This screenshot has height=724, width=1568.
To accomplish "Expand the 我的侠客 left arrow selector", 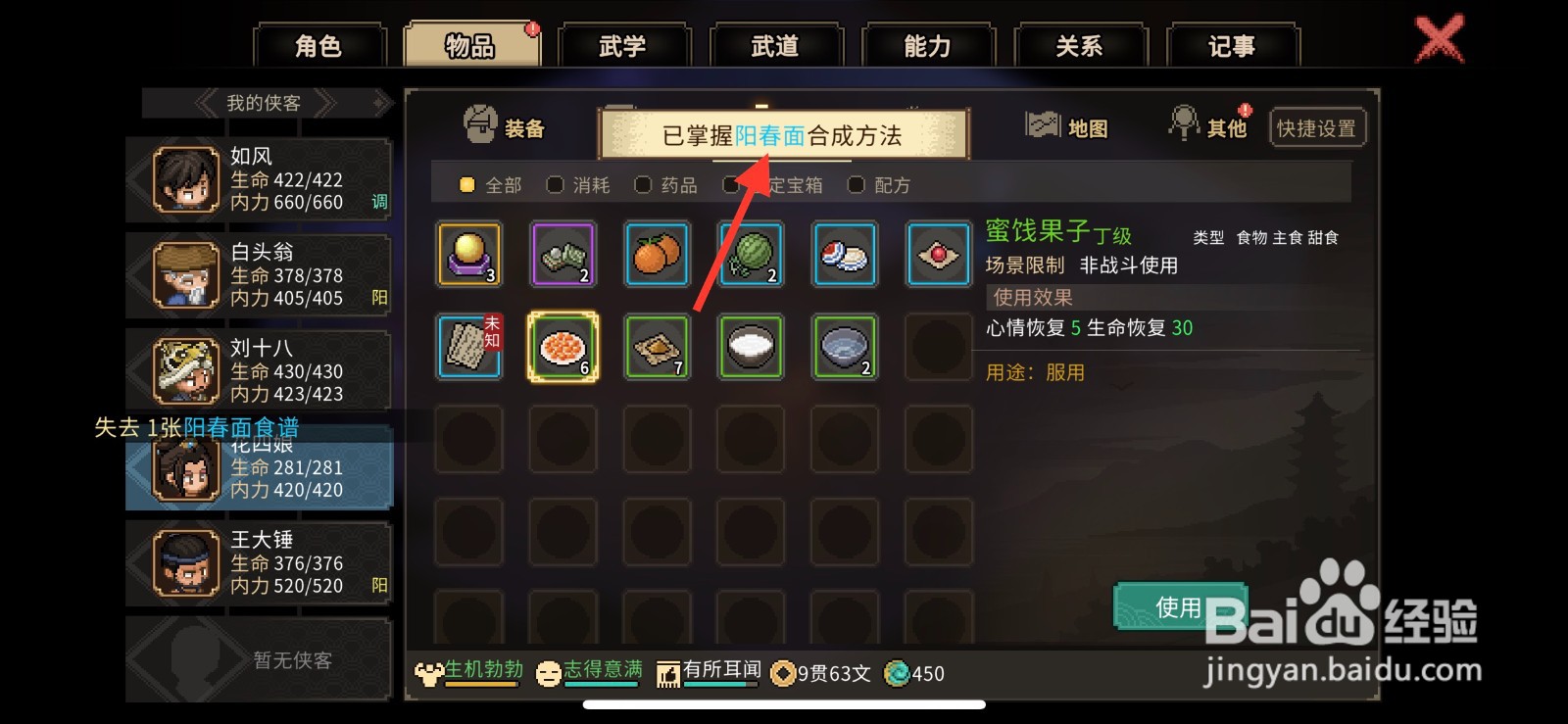I will tap(207, 102).
